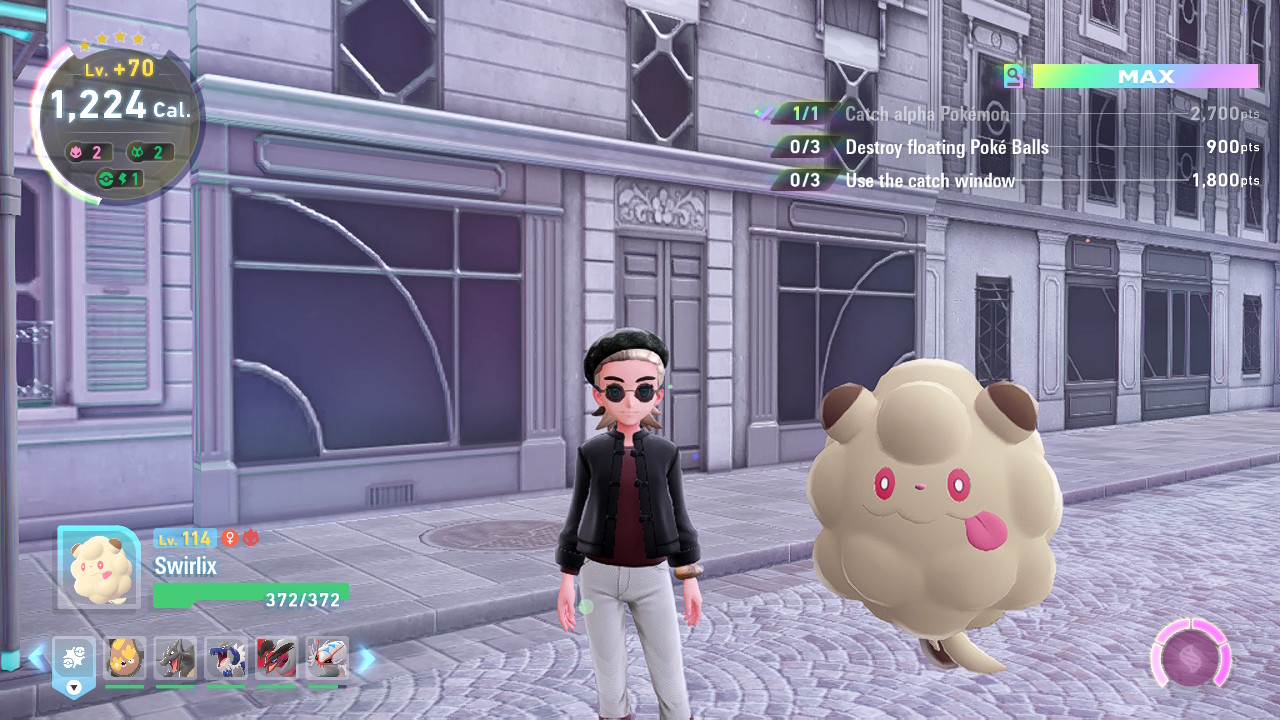This screenshot has height=720, width=1280.
Task: Click the pink flame boost badge
Action: point(87,152)
